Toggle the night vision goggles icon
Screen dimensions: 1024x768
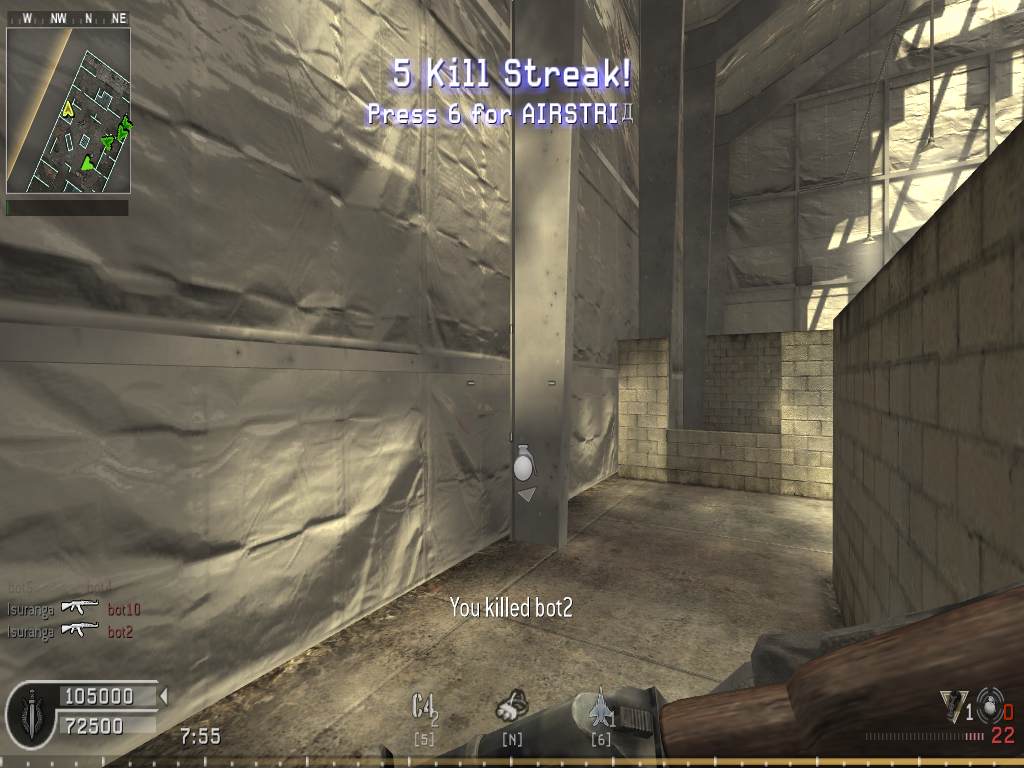(512, 707)
